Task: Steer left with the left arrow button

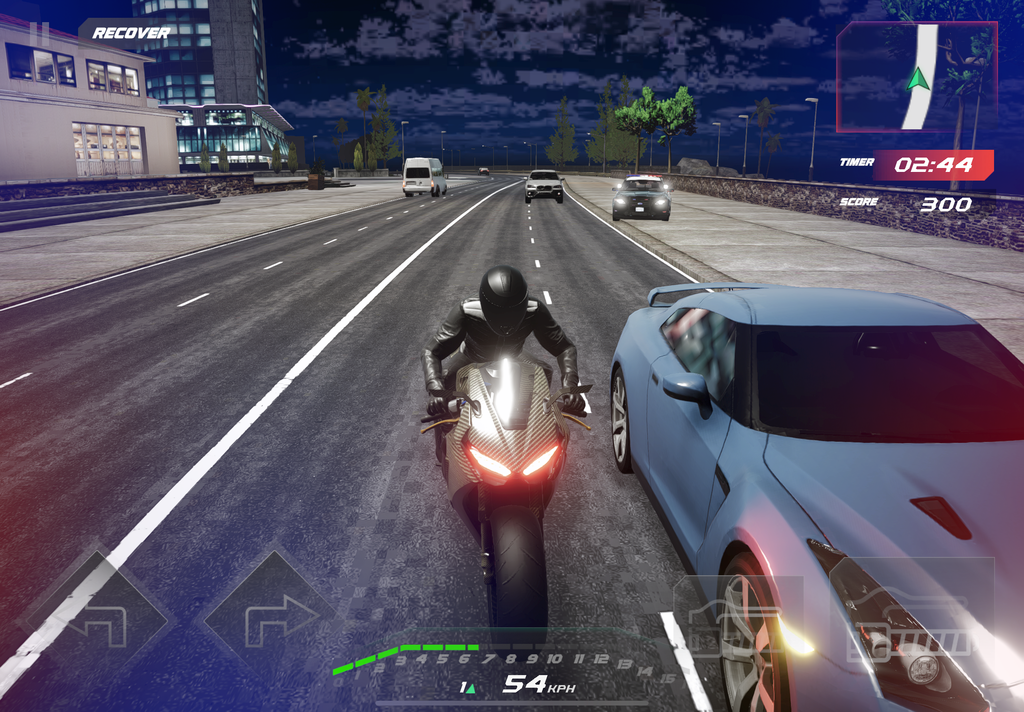Action: point(97,618)
